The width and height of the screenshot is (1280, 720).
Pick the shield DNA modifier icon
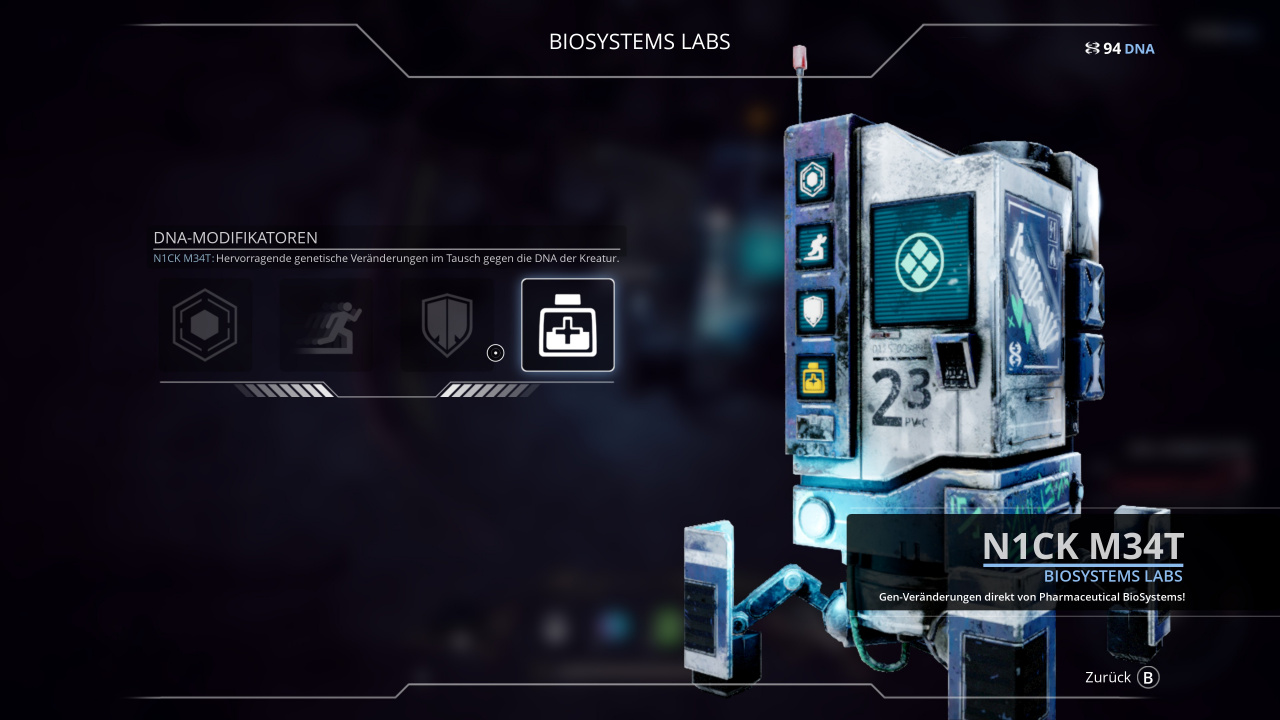coord(446,325)
